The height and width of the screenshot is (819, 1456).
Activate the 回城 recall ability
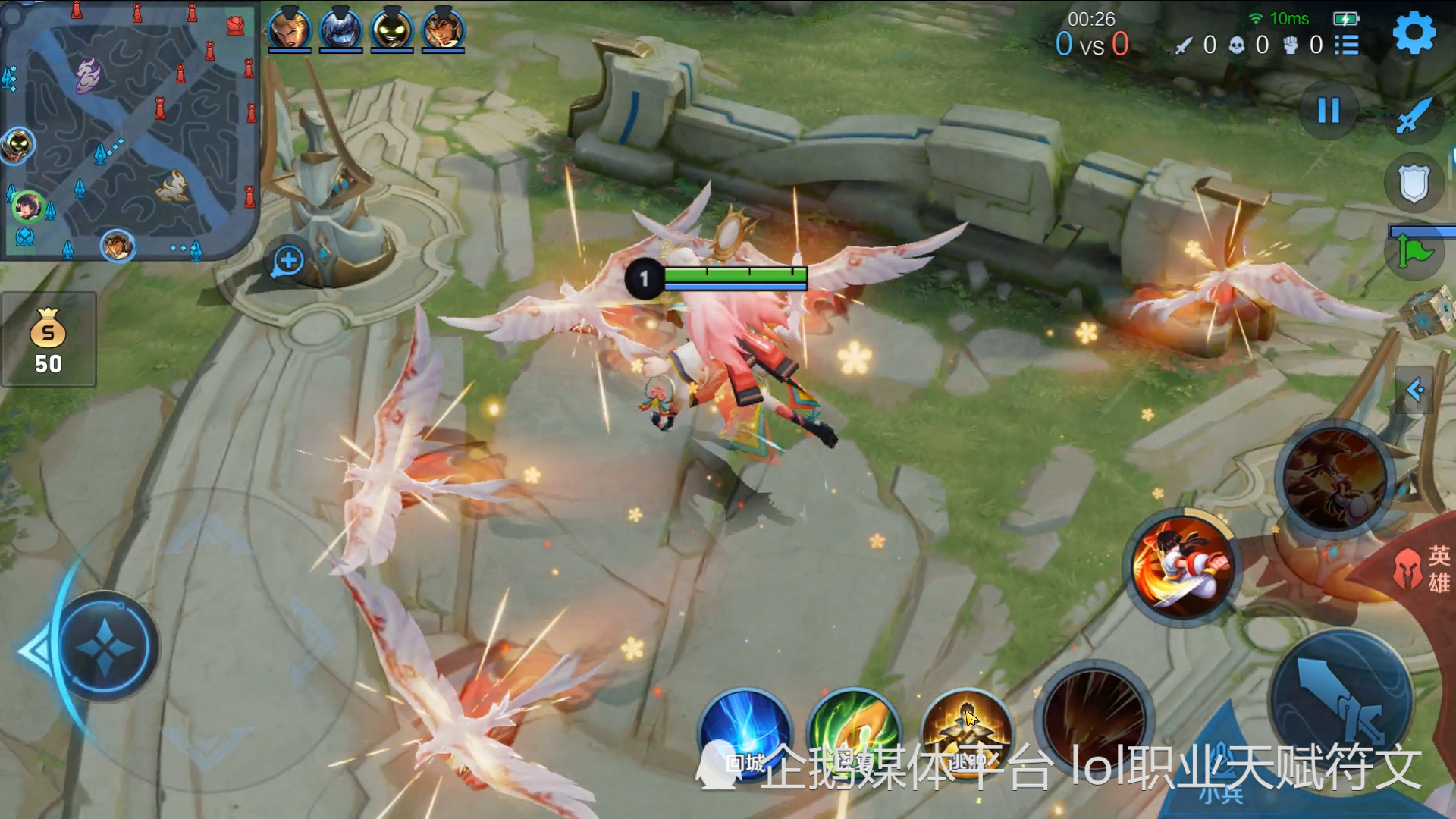tap(745, 733)
